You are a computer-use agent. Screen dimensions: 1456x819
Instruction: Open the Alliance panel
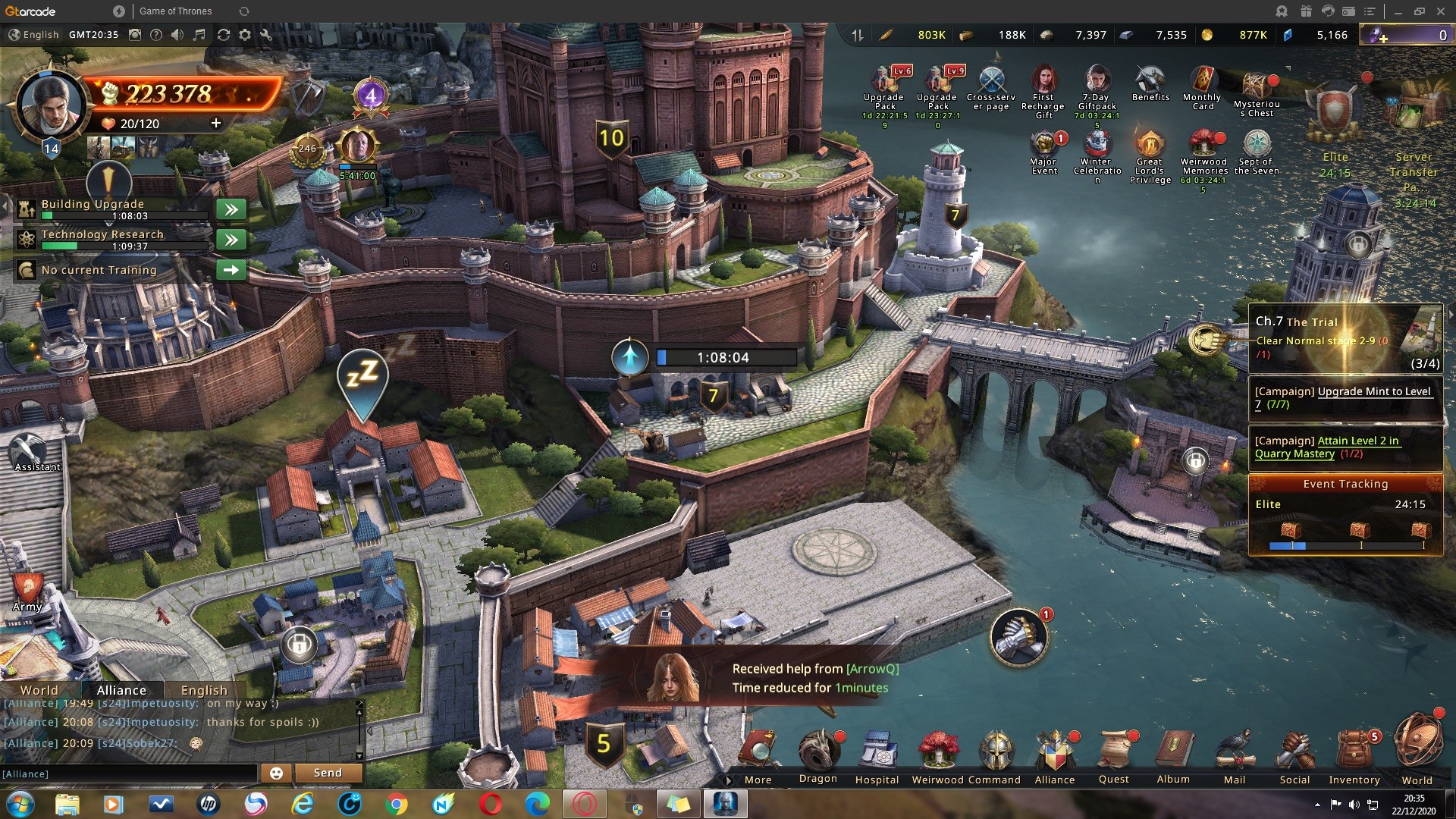[1055, 753]
